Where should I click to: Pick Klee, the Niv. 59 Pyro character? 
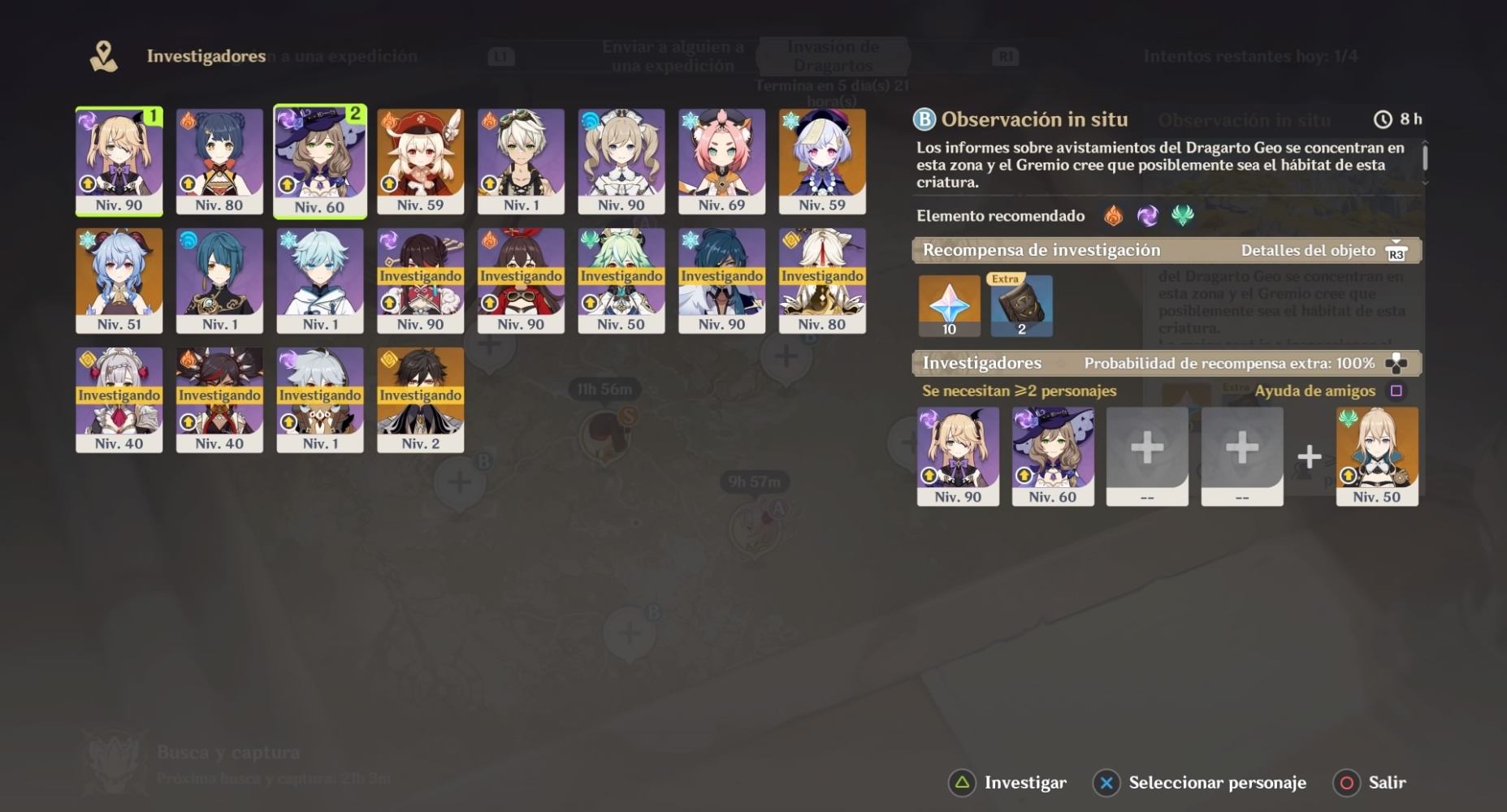(420, 161)
